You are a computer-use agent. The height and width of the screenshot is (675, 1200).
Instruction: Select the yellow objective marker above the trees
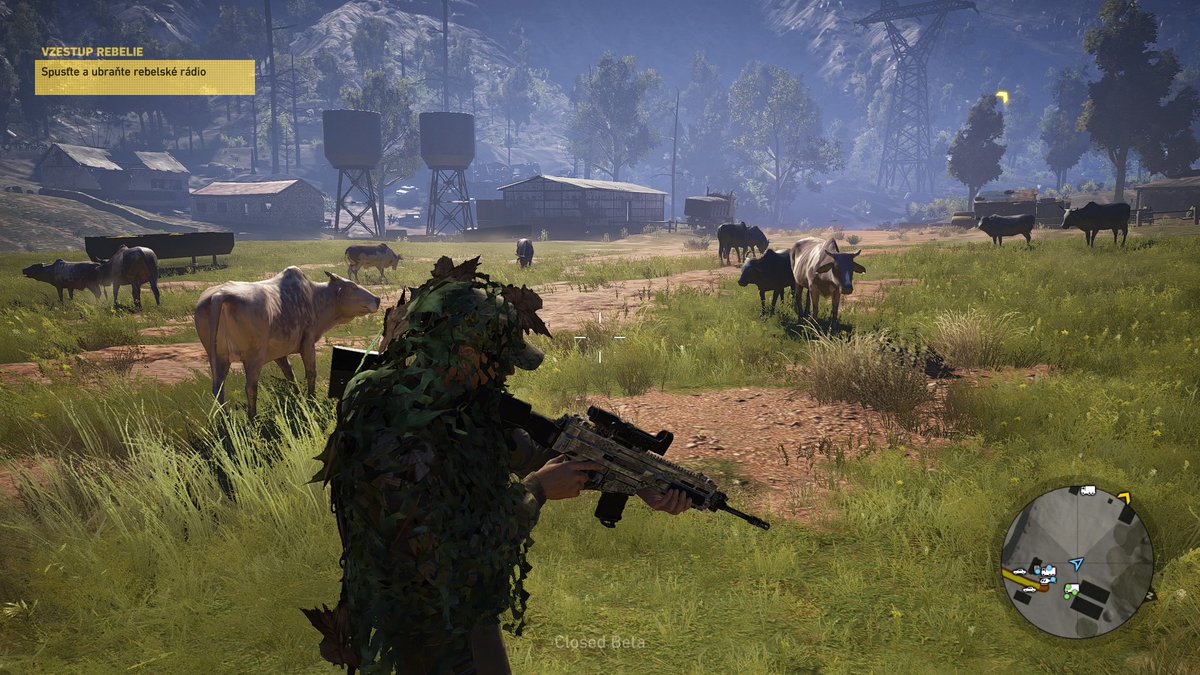tap(1002, 98)
